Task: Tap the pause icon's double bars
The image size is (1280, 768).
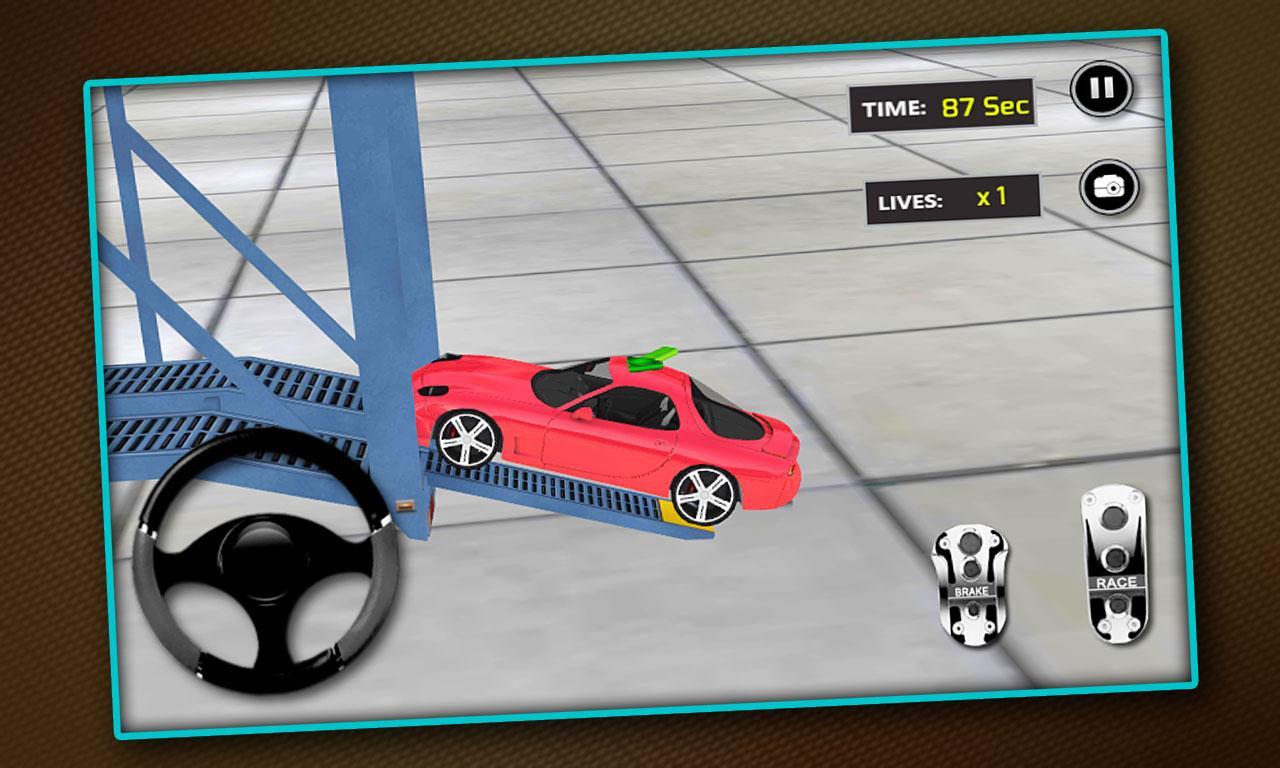Action: click(x=1103, y=86)
